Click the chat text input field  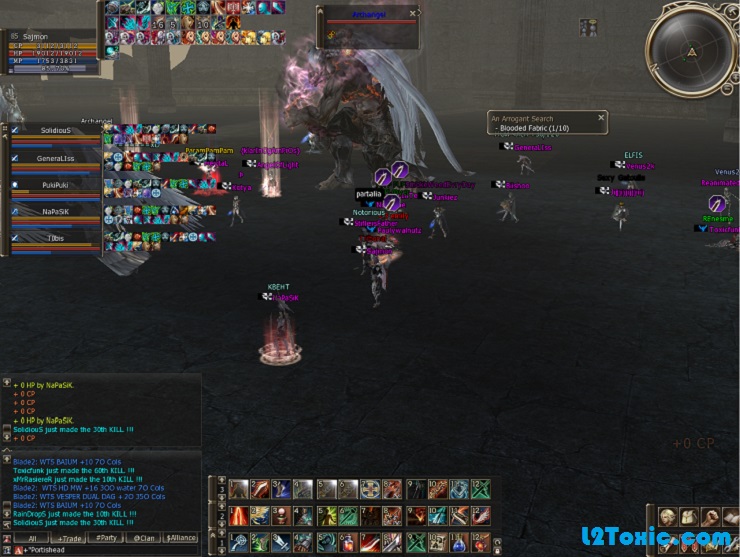(110, 550)
